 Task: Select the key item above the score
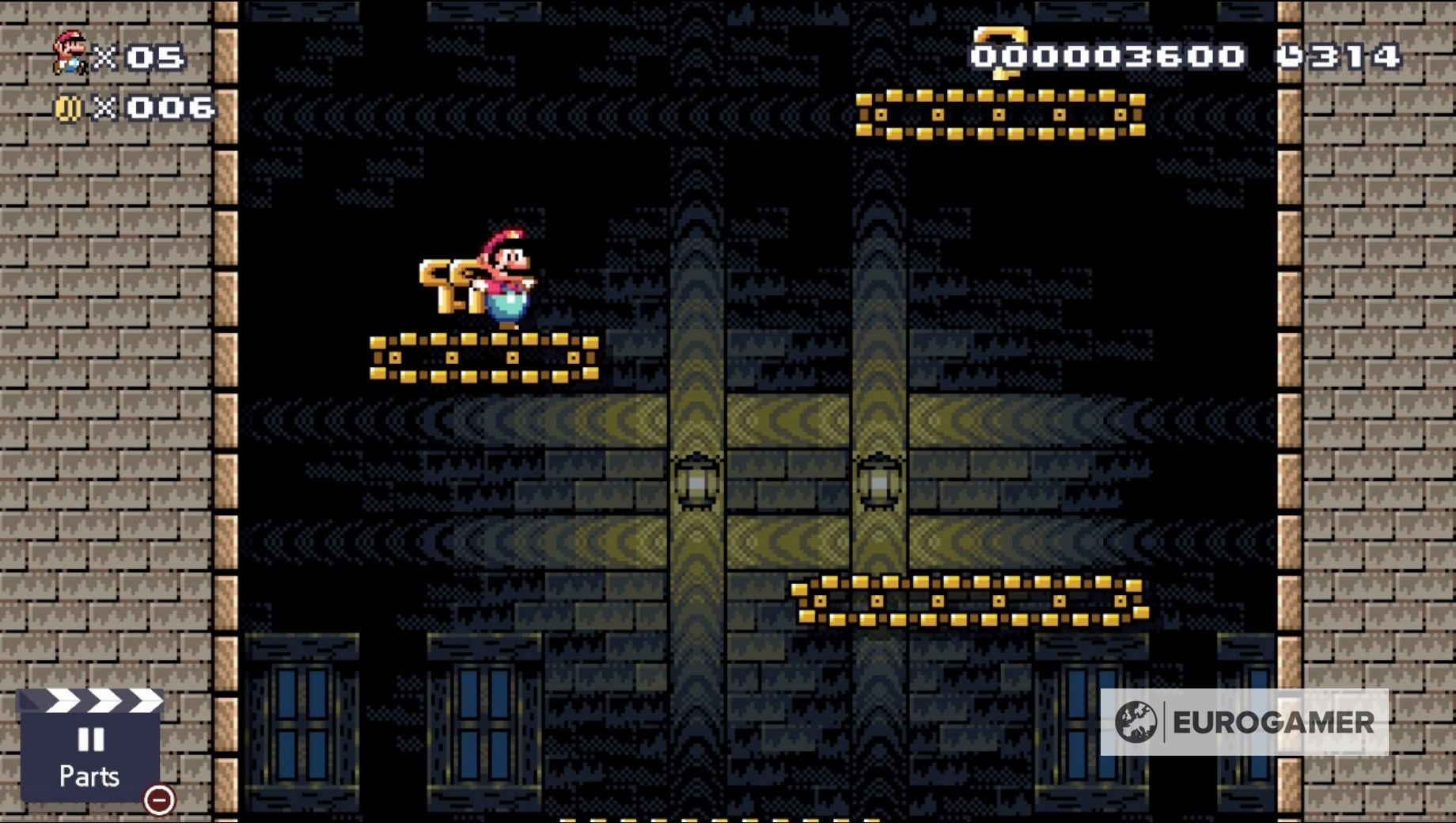[x=1001, y=44]
